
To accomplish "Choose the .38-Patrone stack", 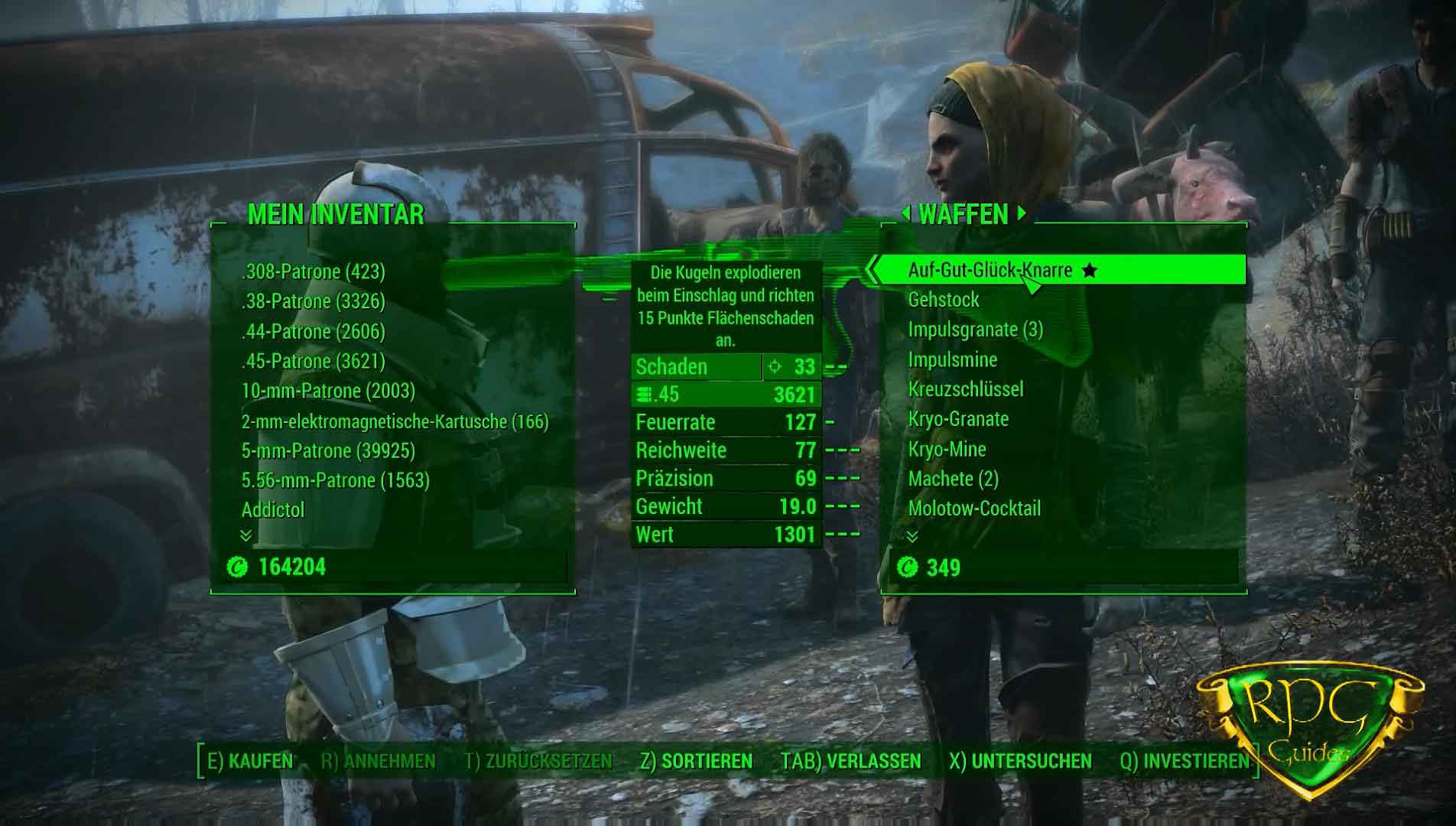I will pos(313,301).
